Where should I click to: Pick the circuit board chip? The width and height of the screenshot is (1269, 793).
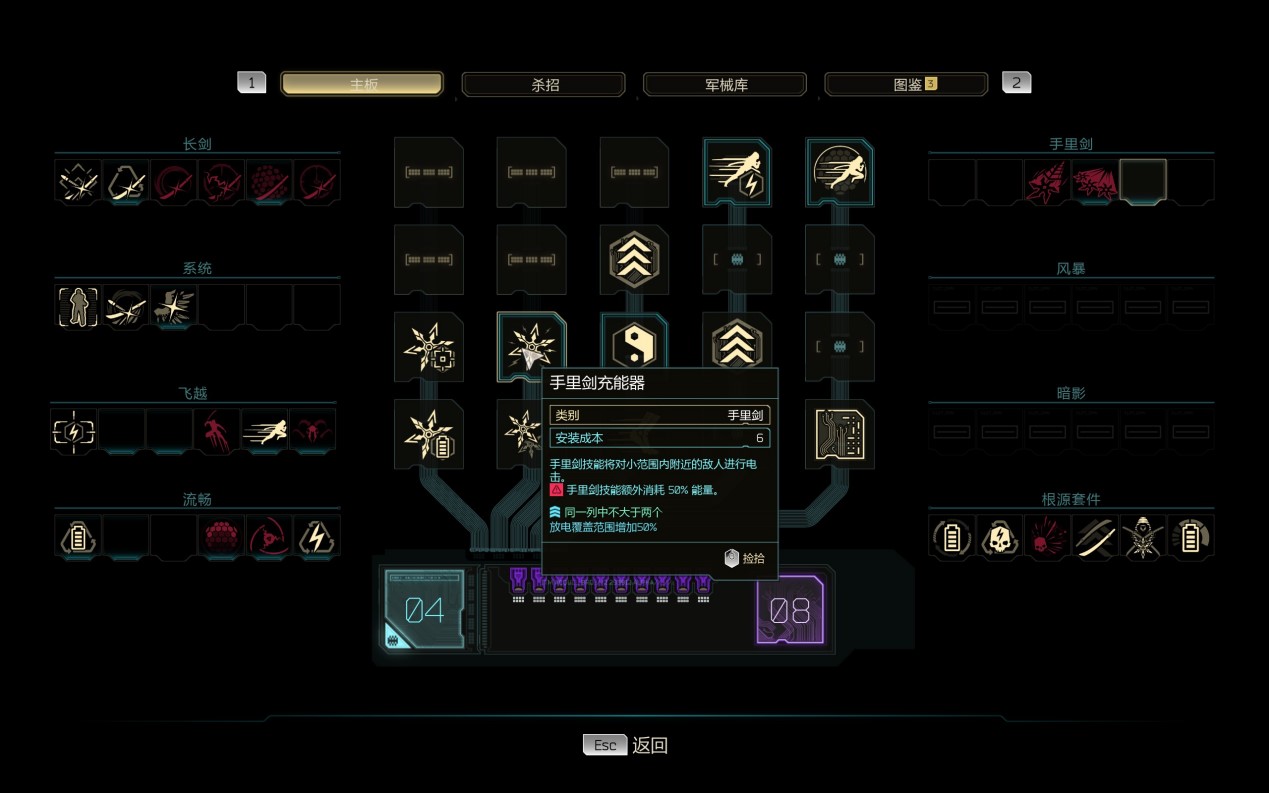pos(840,434)
